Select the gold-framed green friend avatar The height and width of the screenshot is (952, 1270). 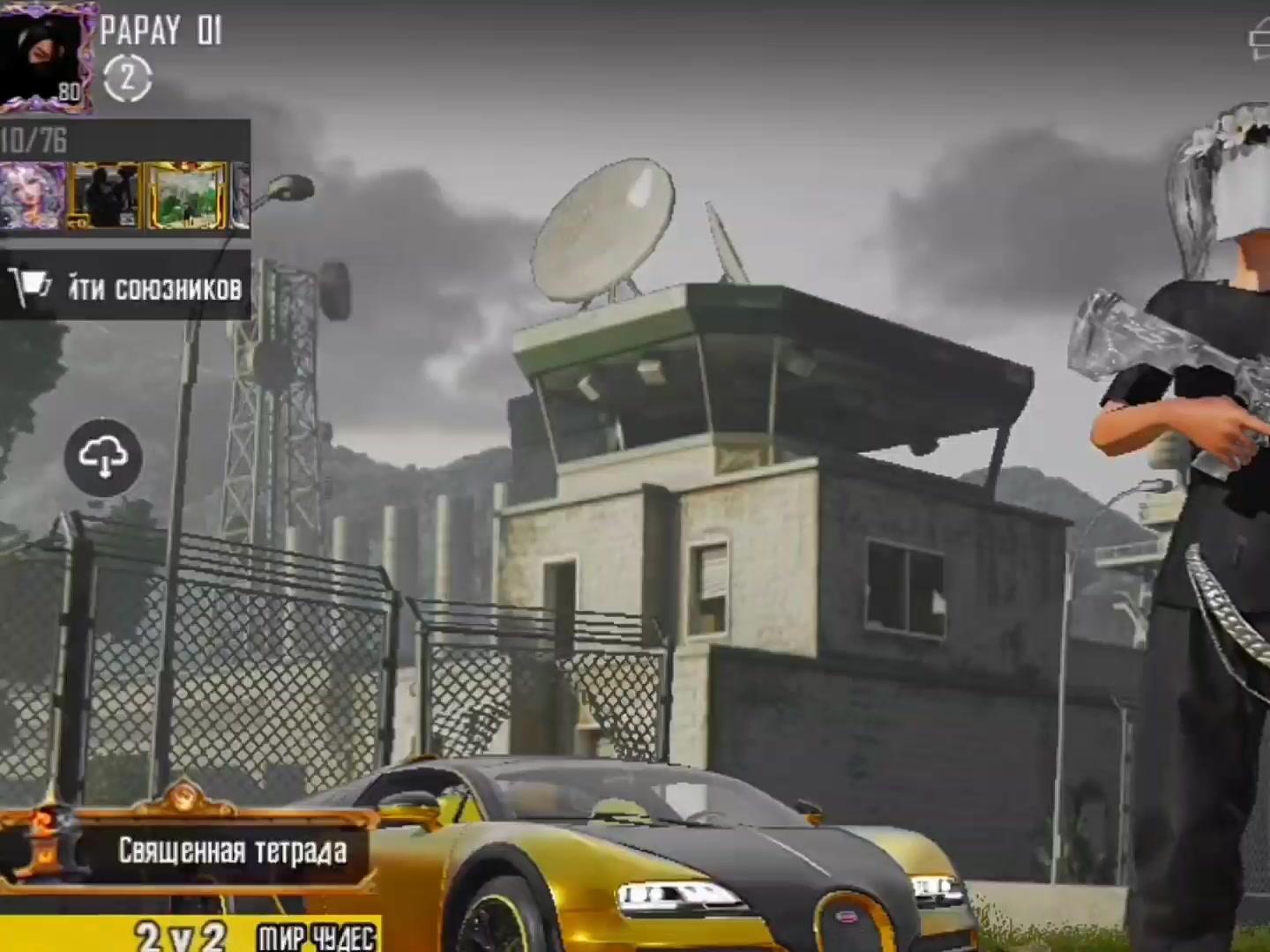click(186, 196)
